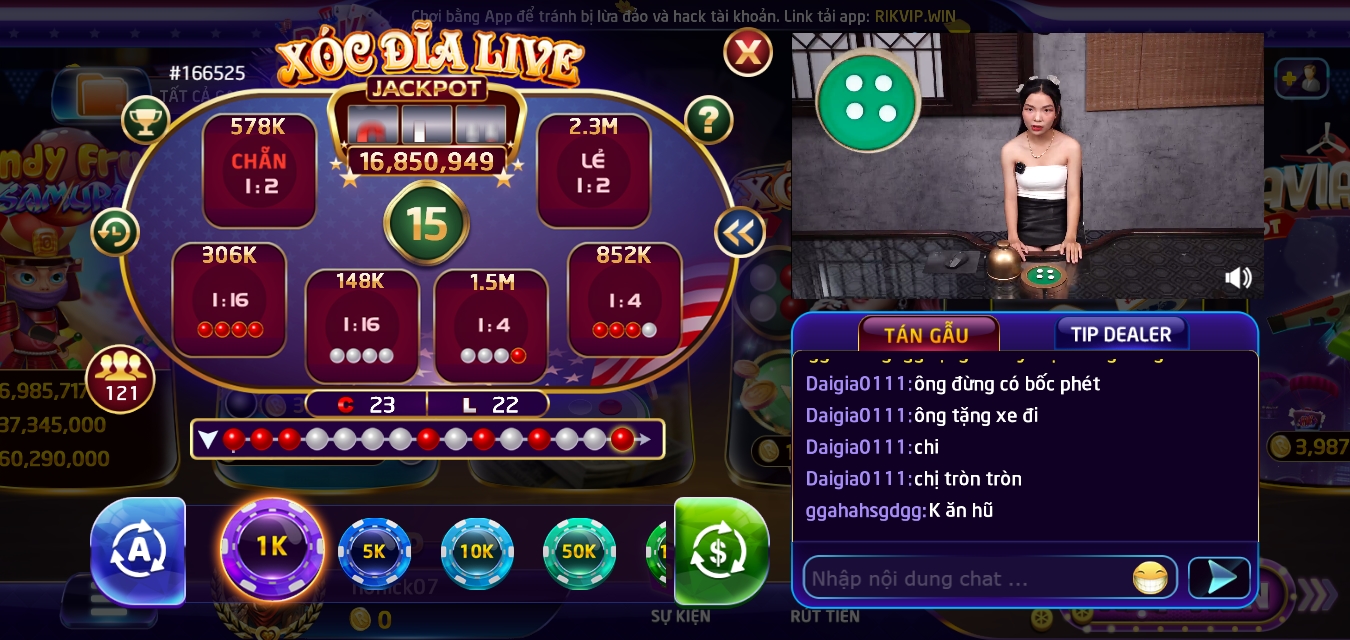Bet on four red 1:16 tile
The width and height of the screenshot is (1350, 640).
click(x=229, y=299)
